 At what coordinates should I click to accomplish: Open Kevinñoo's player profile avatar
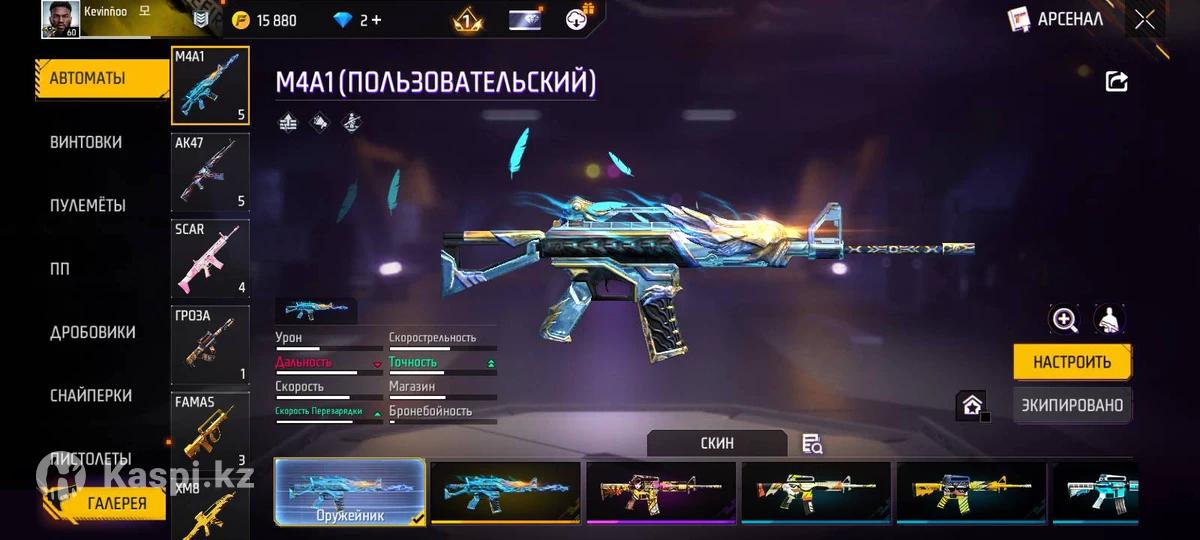[x=60, y=19]
